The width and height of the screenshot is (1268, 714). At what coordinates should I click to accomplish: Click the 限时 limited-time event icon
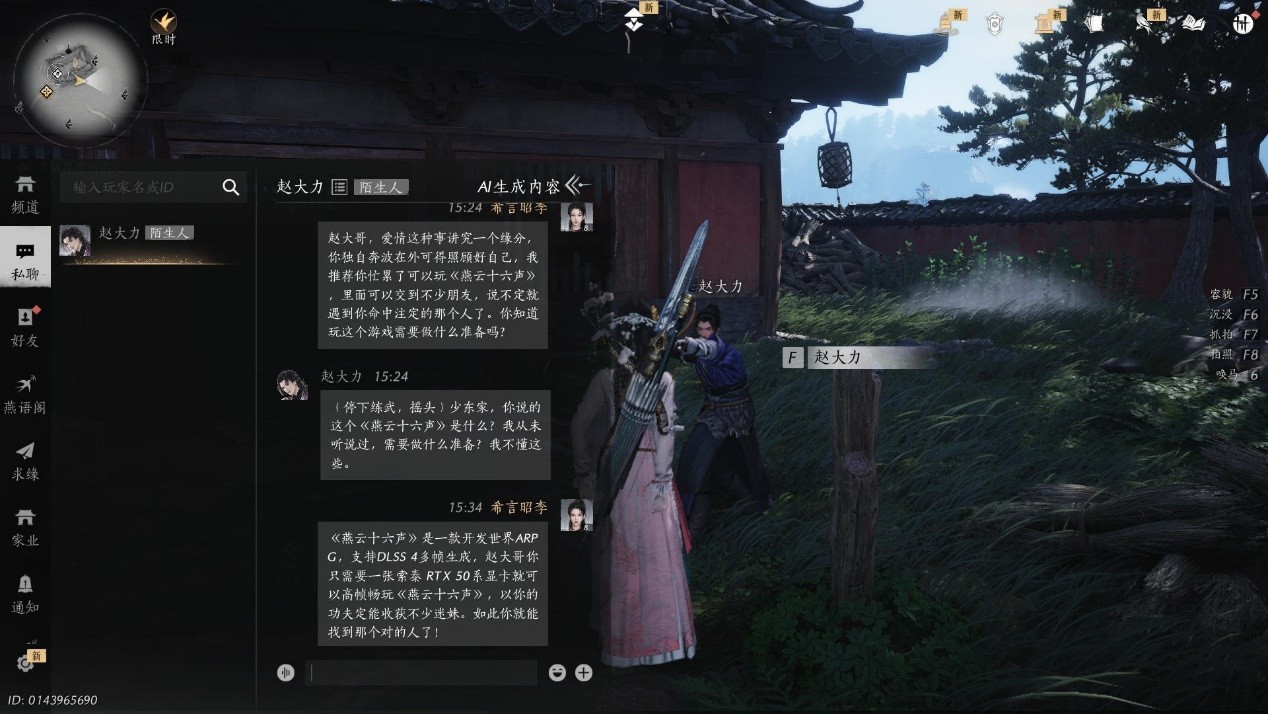click(x=163, y=25)
